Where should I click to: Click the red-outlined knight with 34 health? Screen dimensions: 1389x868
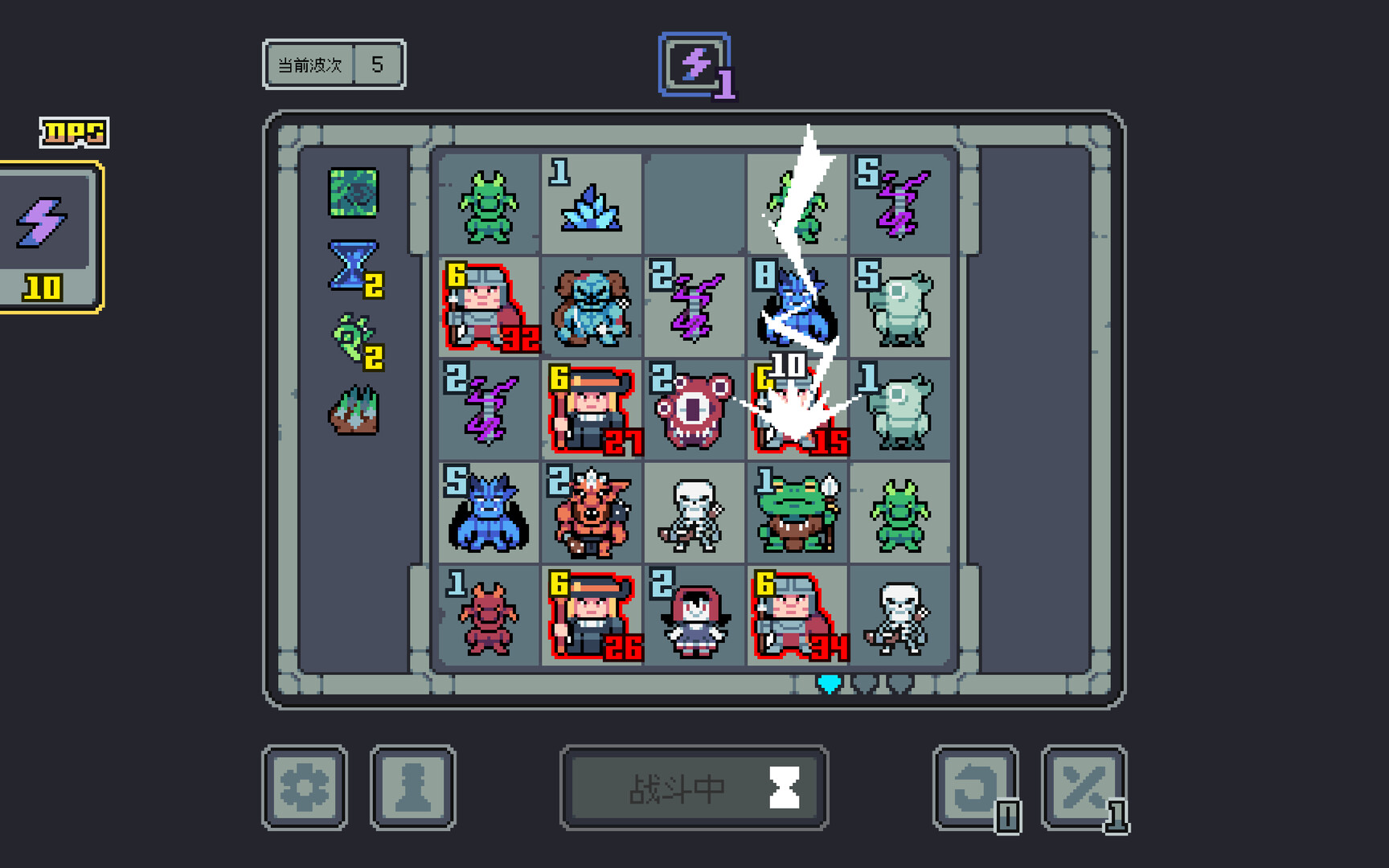pos(796,615)
